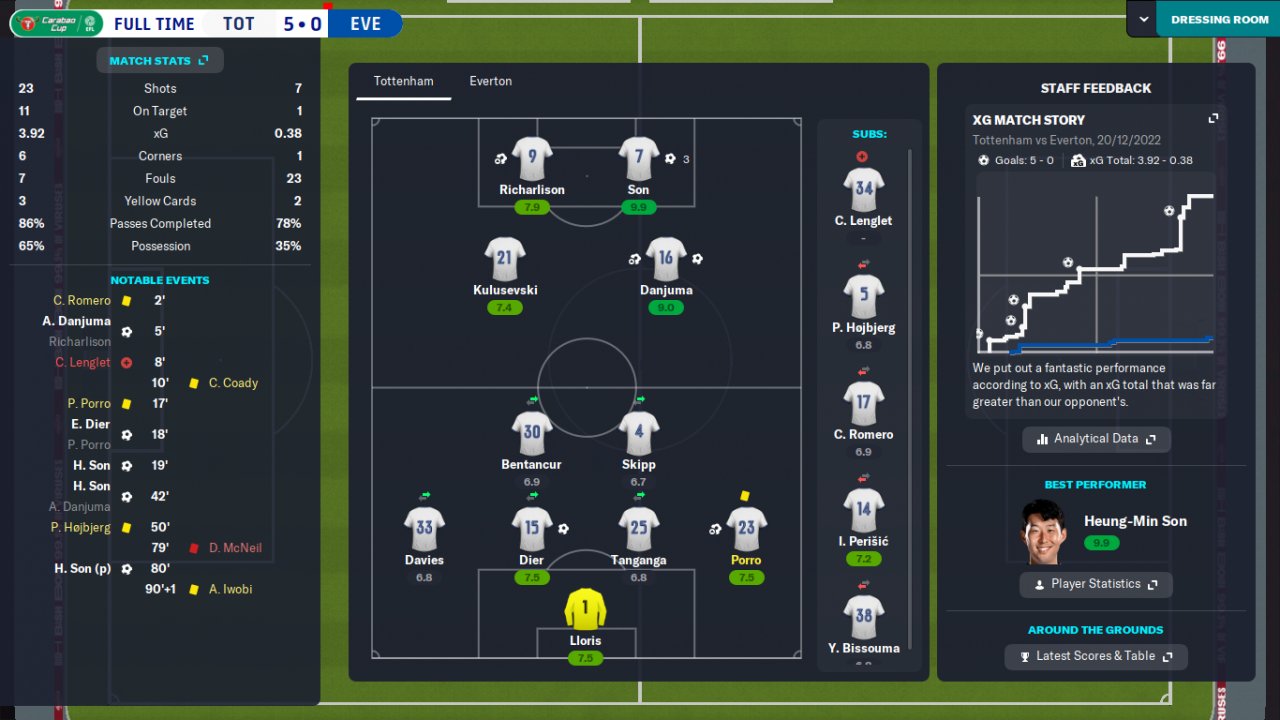Select goalkeeper Lloris in the lineup
1280x720 pixels.
(585, 610)
